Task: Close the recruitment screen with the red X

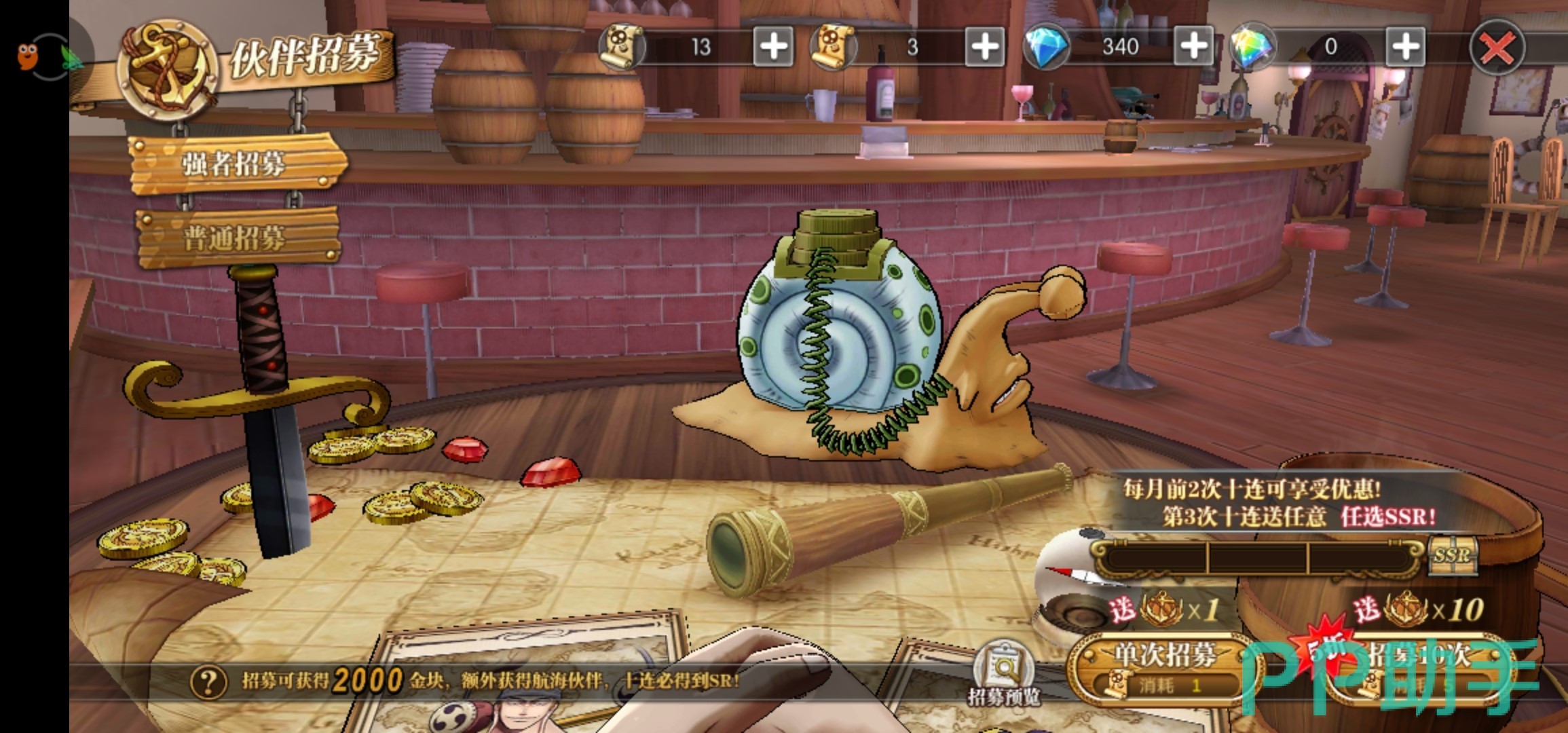Action: [x=1496, y=48]
